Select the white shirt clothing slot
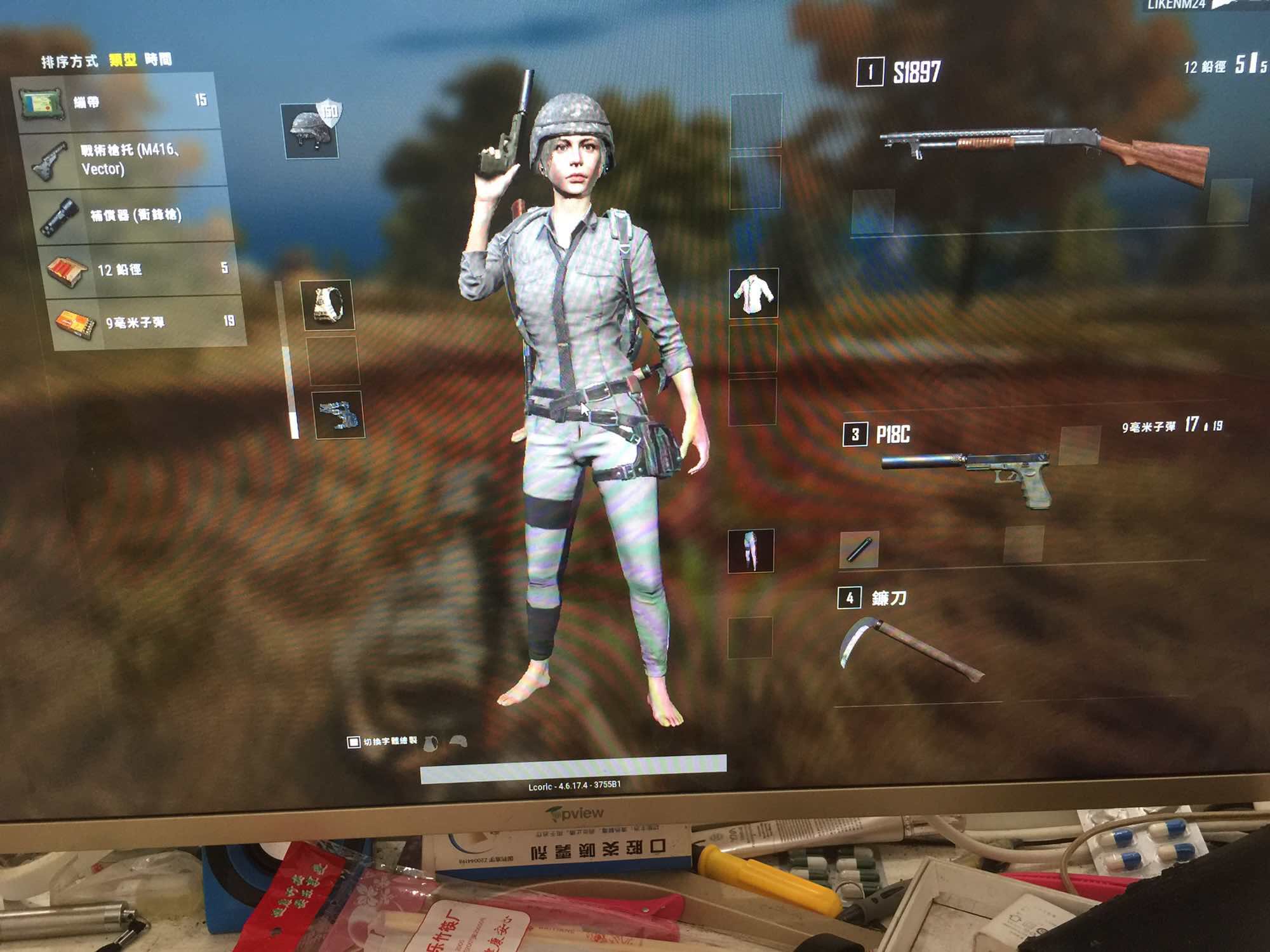Screen dimensions: 1270x952 tap(753, 293)
